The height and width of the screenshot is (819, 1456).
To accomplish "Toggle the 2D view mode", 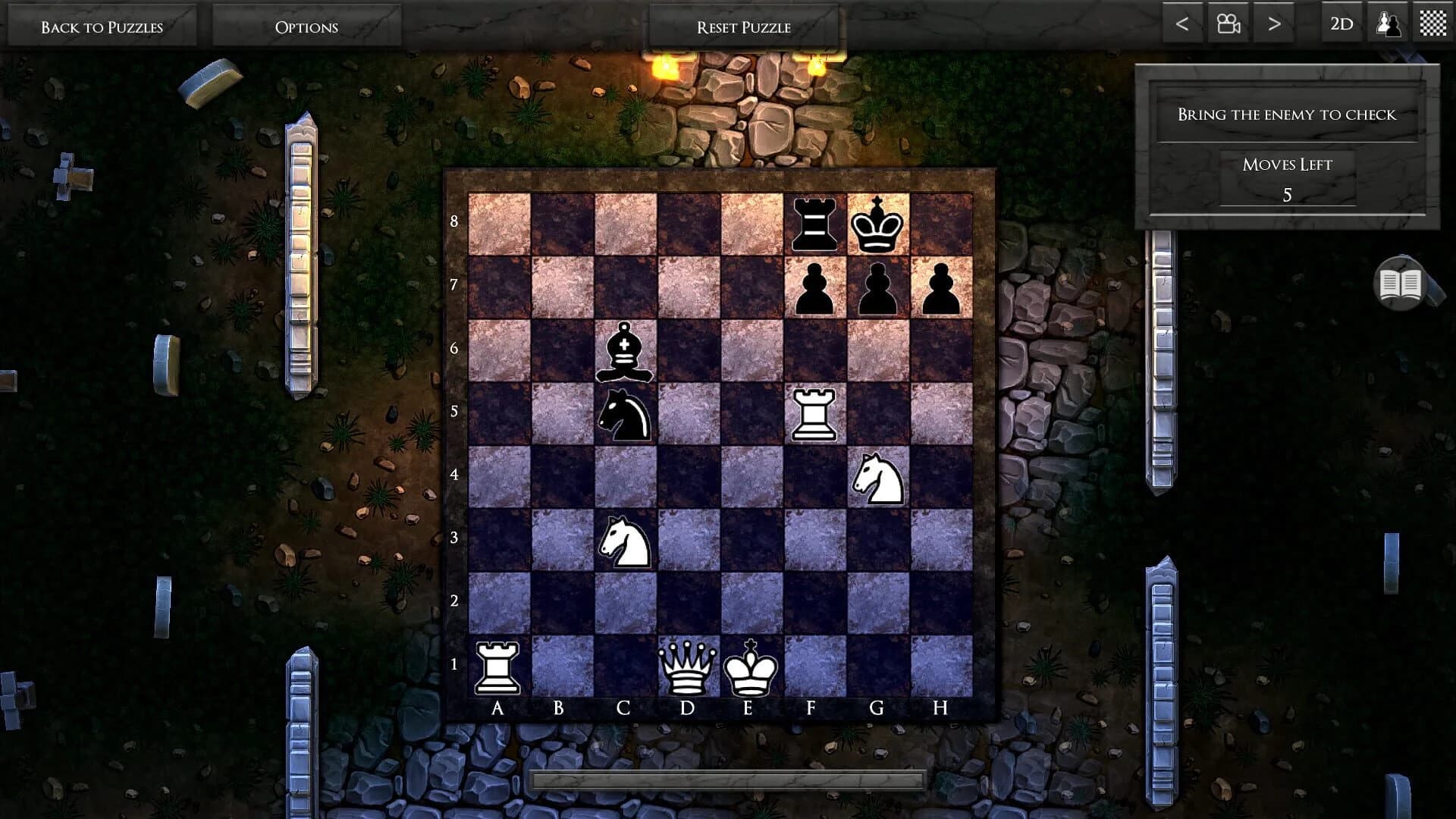I will [1341, 24].
